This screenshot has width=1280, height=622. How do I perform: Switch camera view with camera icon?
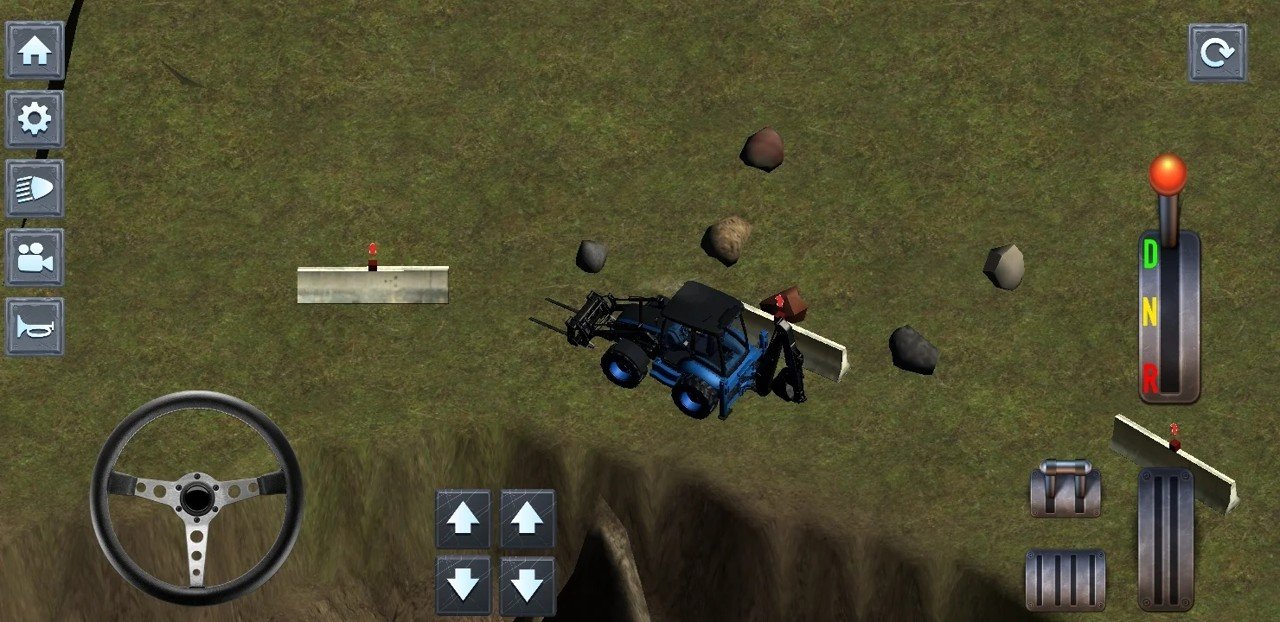tap(35, 258)
